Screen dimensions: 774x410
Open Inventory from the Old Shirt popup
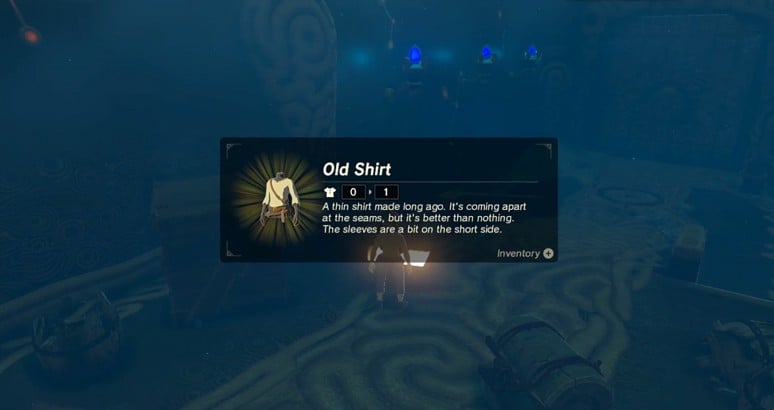(x=525, y=254)
